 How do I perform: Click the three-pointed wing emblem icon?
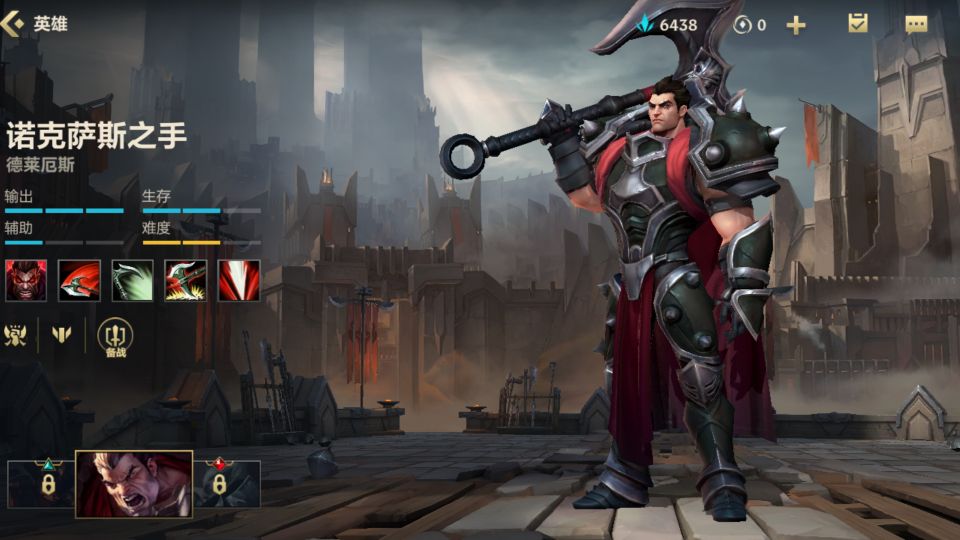(62, 334)
